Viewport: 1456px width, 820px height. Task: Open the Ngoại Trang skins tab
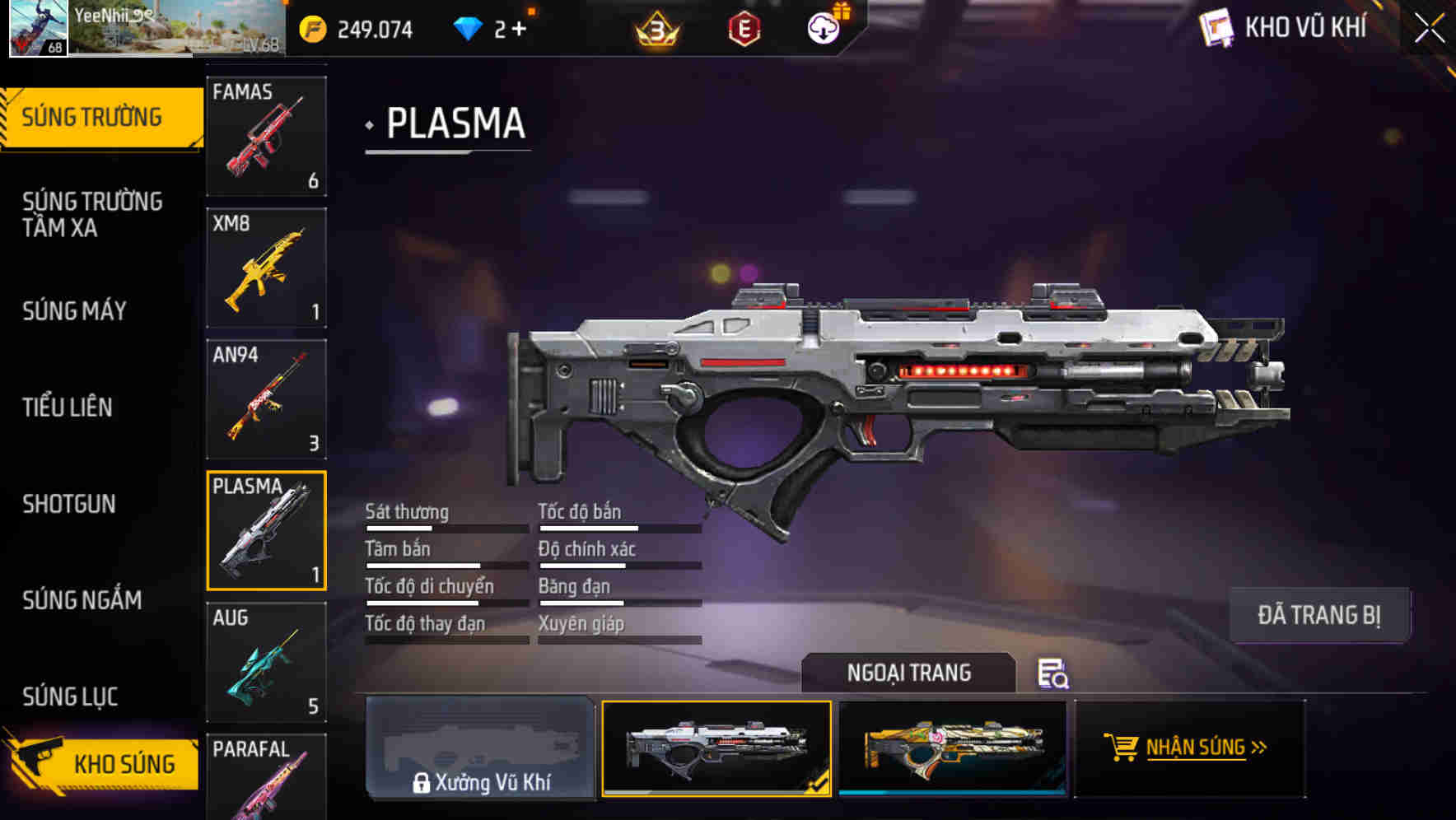[908, 673]
